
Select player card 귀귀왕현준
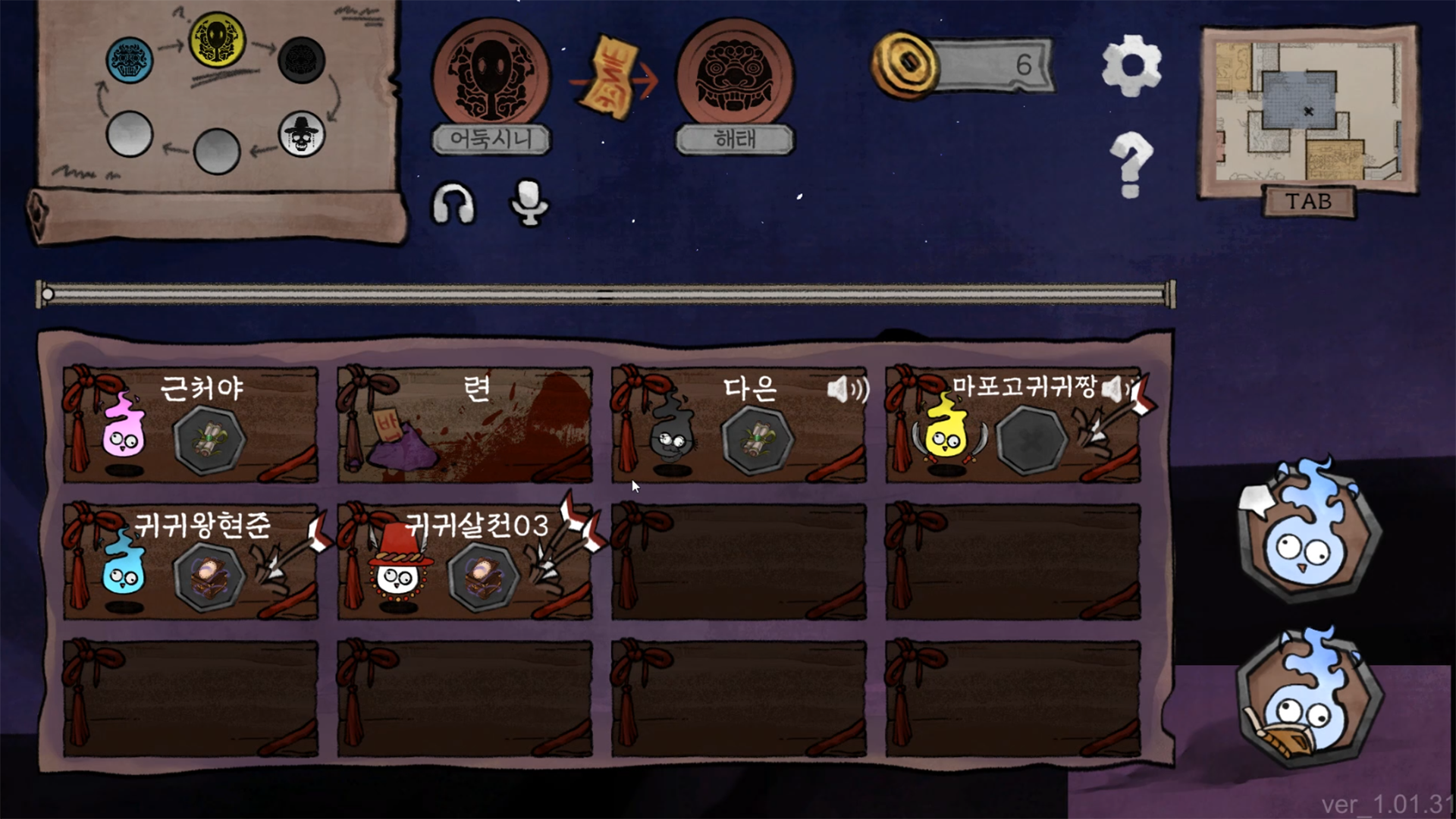click(x=190, y=561)
